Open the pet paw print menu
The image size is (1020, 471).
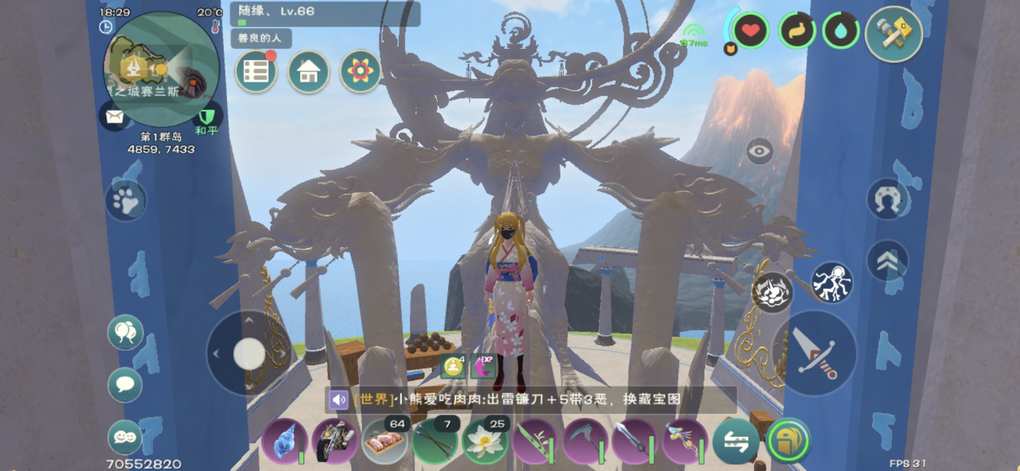[x=126, y=200]
